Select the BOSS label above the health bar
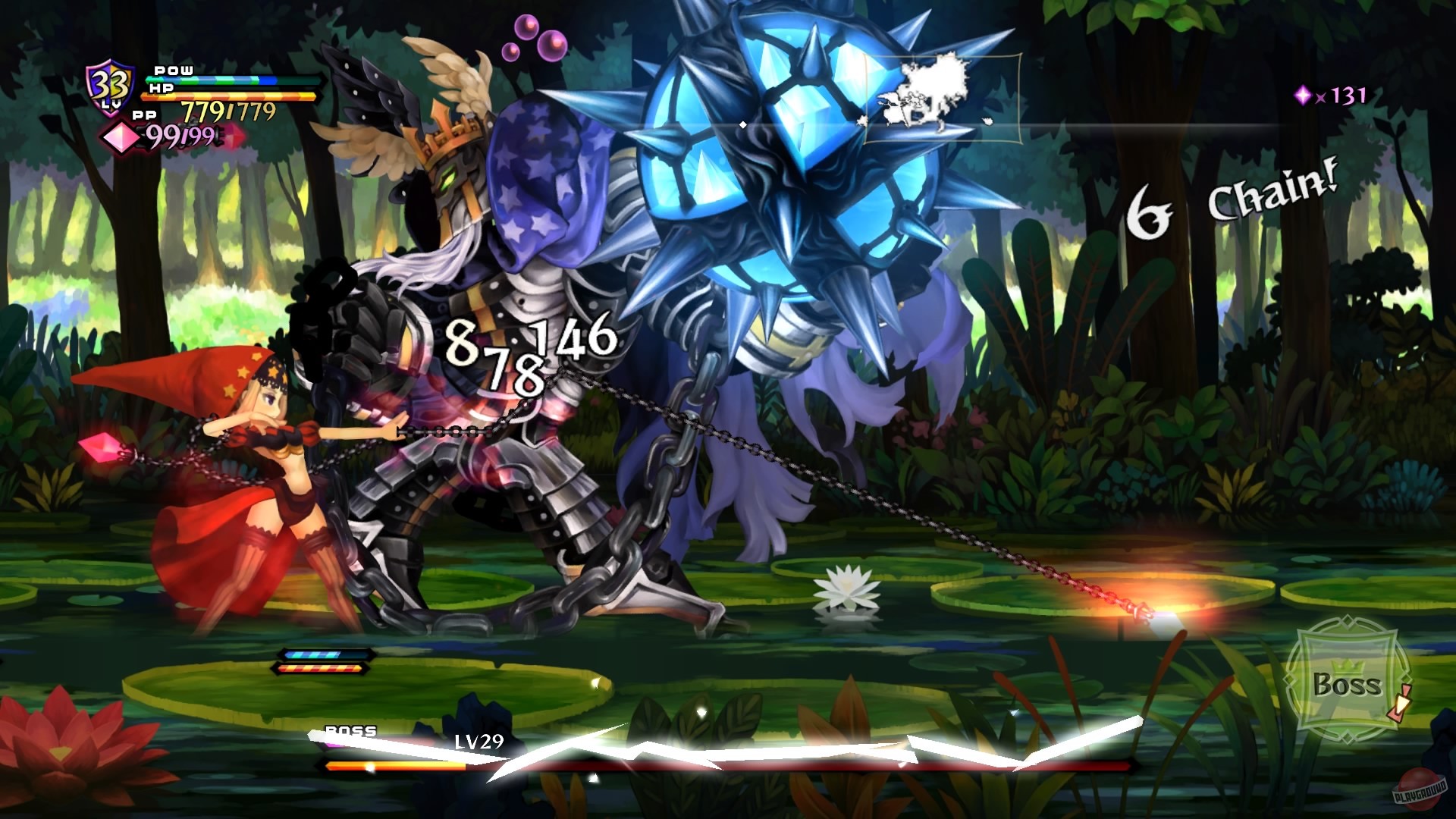 tap(350, 732)
